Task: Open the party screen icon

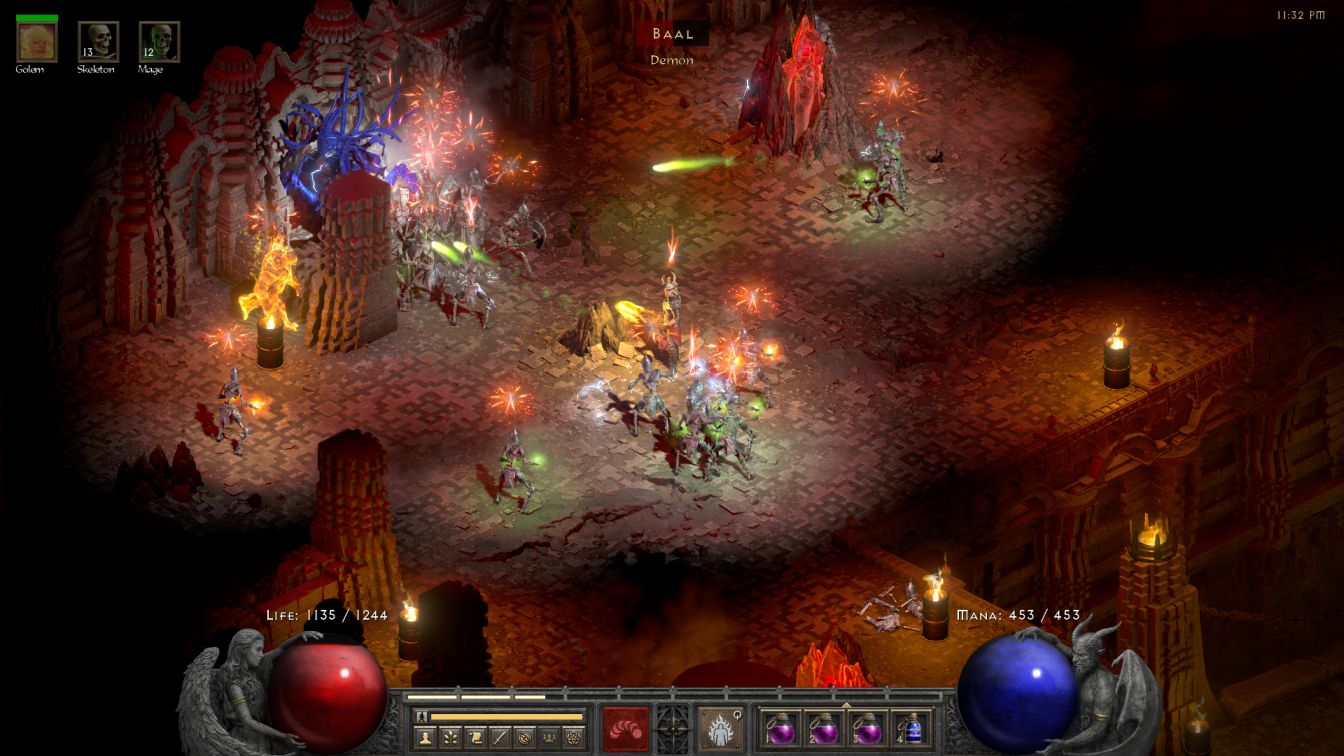Action: pos(550,738)
